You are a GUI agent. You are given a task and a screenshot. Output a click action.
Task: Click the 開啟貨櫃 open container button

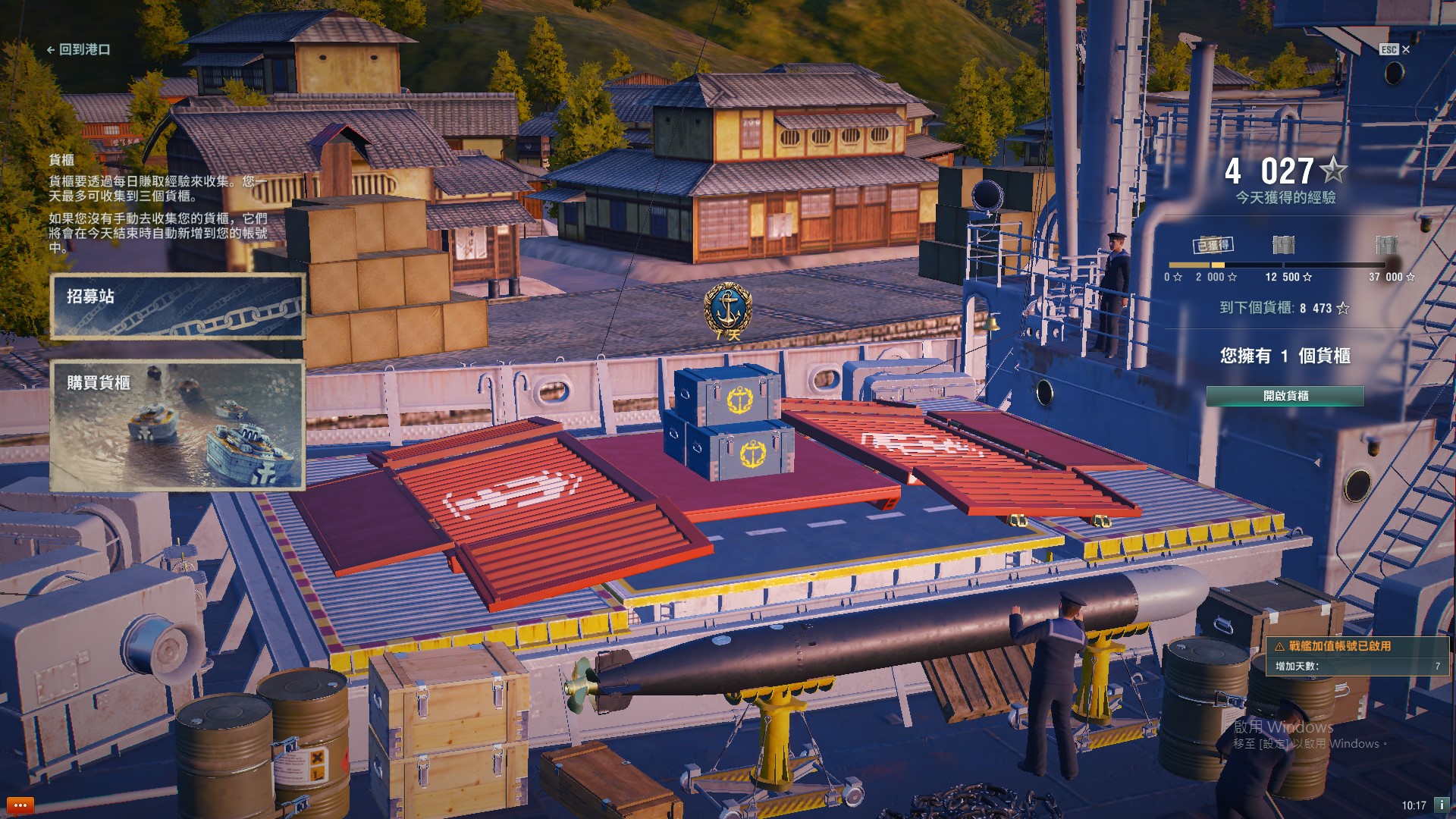tap(1285, 396)
